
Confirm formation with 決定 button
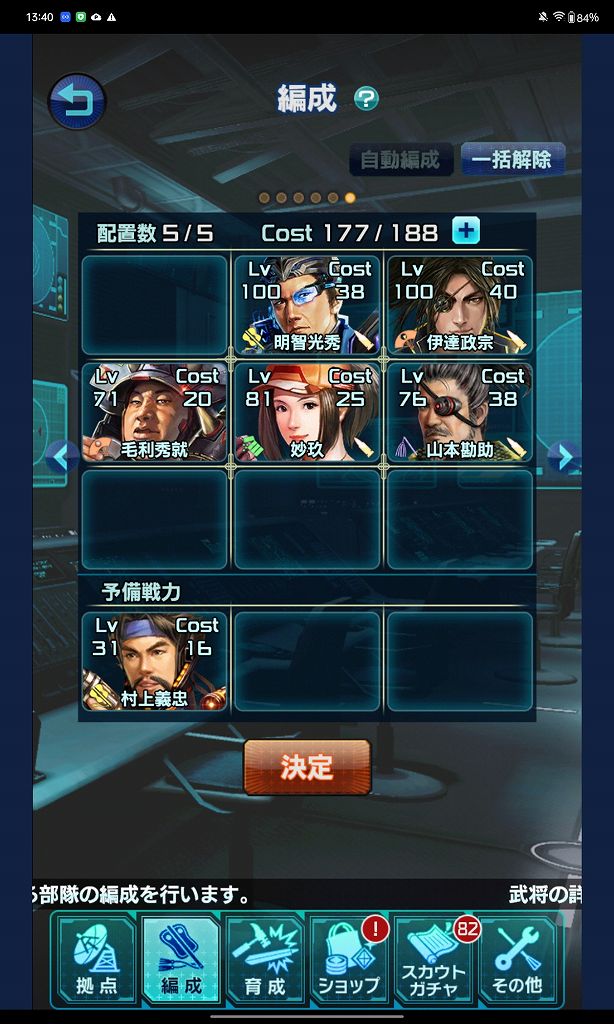click(x=307, y=767)
